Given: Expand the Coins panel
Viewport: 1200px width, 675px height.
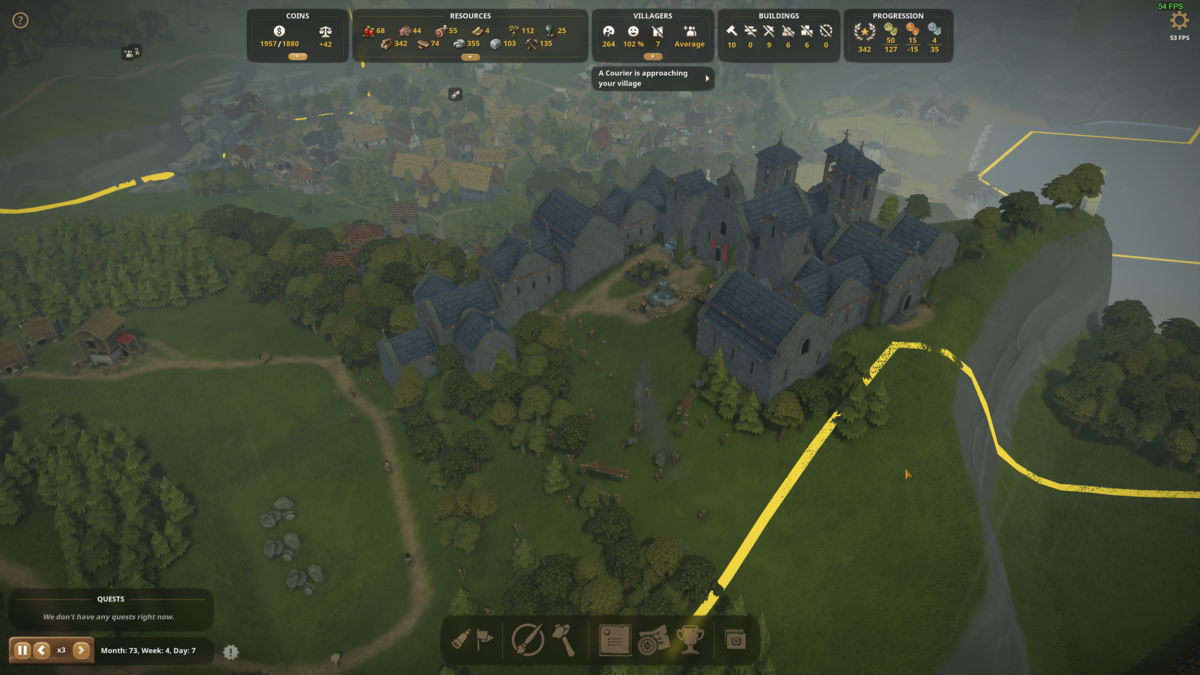Looking at the screenshot, I should coord(297,57).
